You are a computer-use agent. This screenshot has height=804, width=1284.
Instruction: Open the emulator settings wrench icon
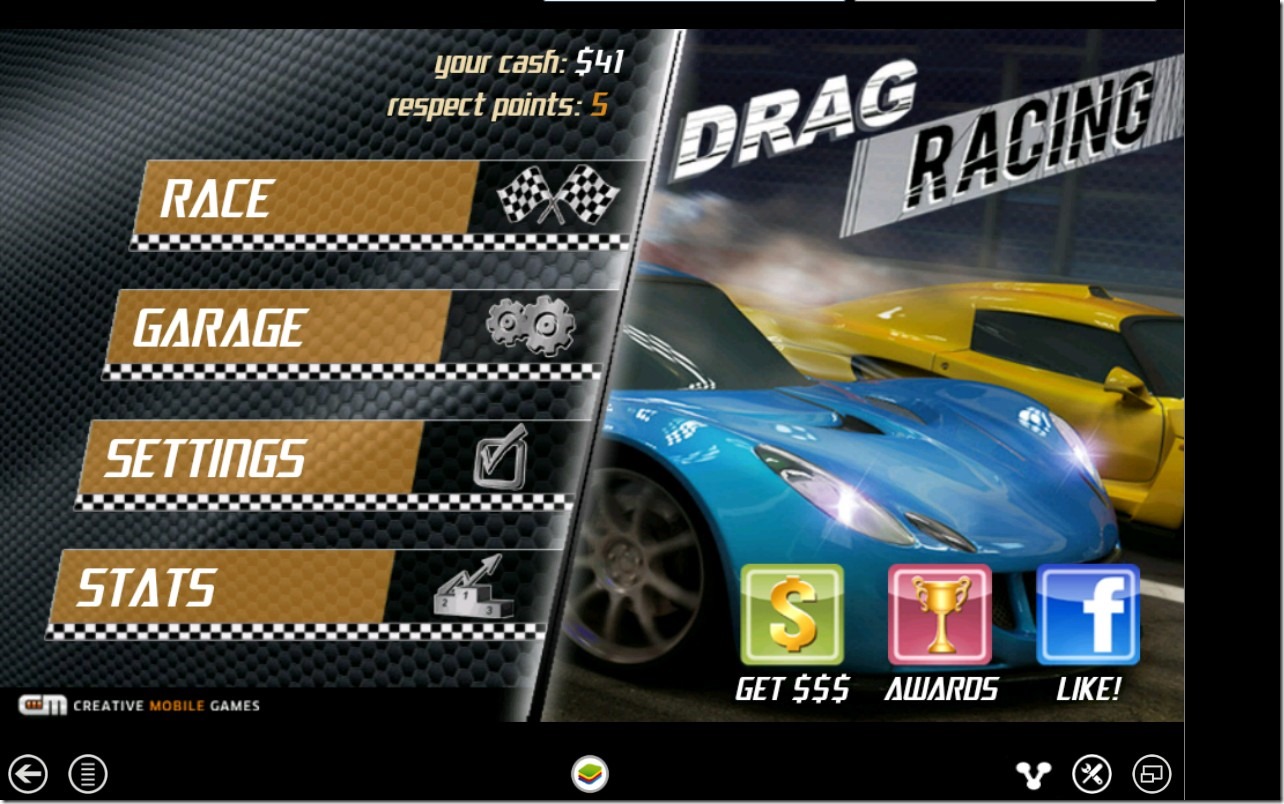pos(1092,773)
